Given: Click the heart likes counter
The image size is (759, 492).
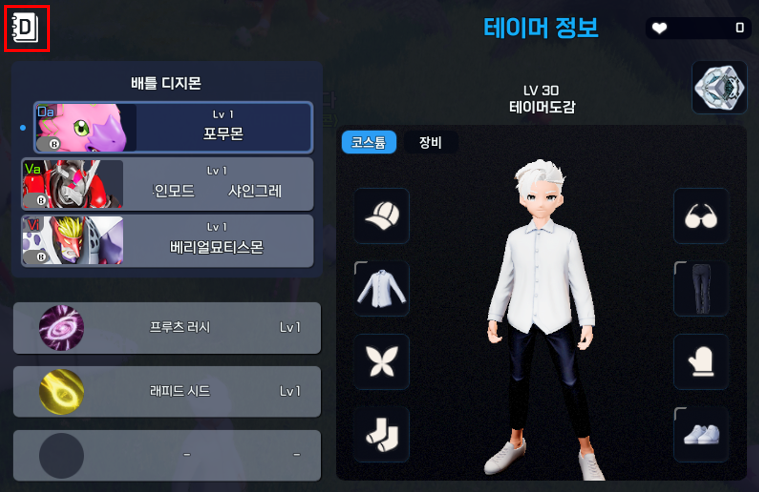Looking at the screenshot, I should [x=698, y=28].
